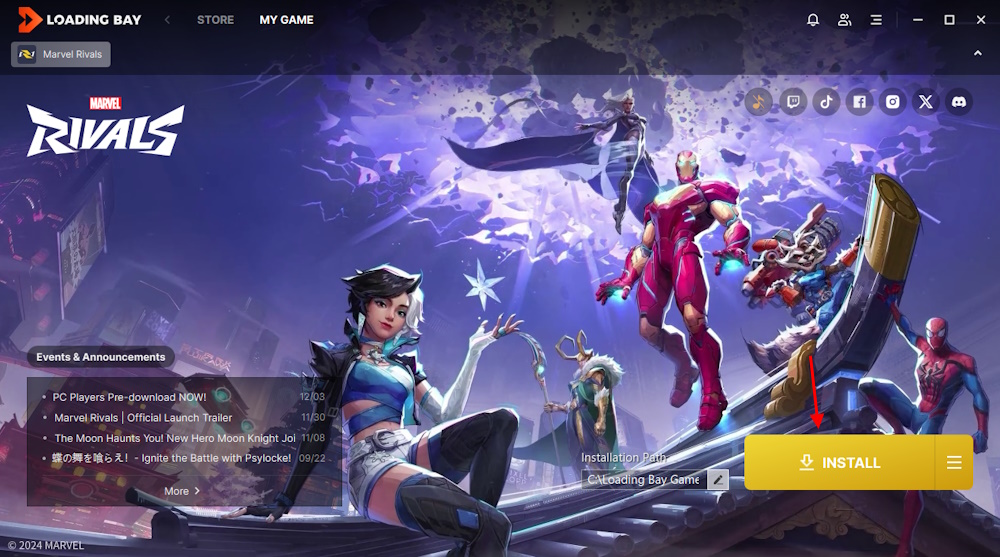This screenshot has height=557, width=1000.
Task: Toggle the music note icon
Action: [x=759, y=101]
